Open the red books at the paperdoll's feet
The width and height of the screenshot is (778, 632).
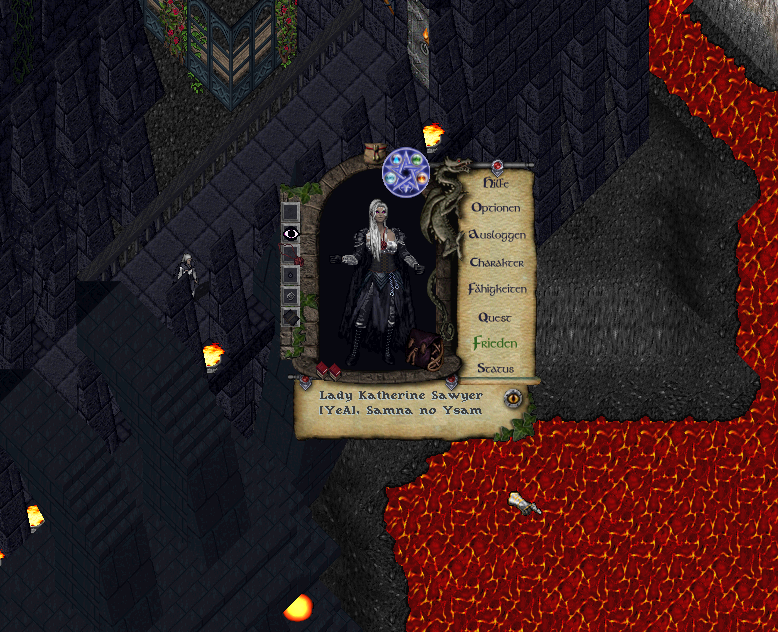click(x=330, y=372)
